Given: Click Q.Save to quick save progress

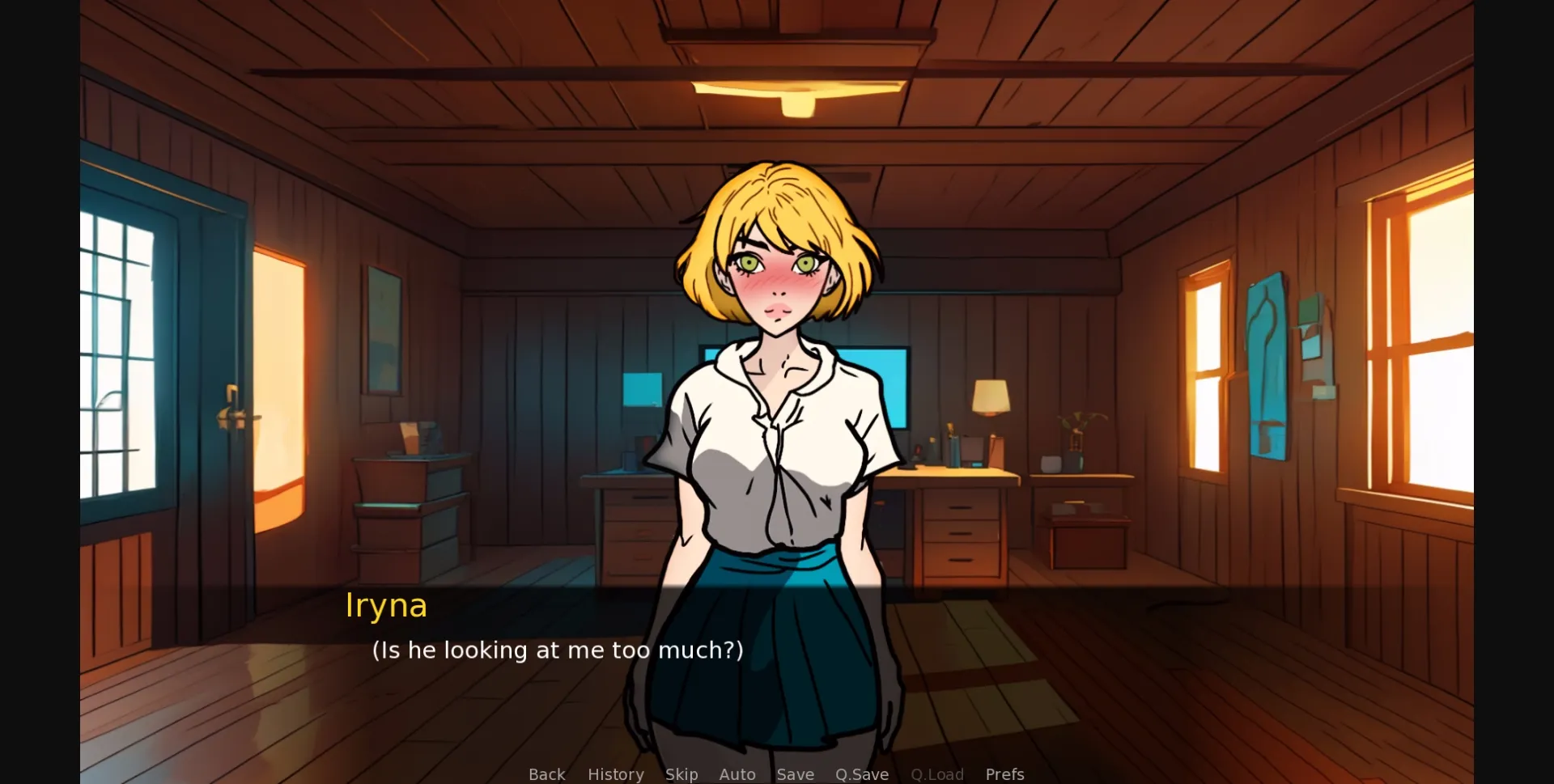Looking at the screenshot, I should (x=861, y=774).
